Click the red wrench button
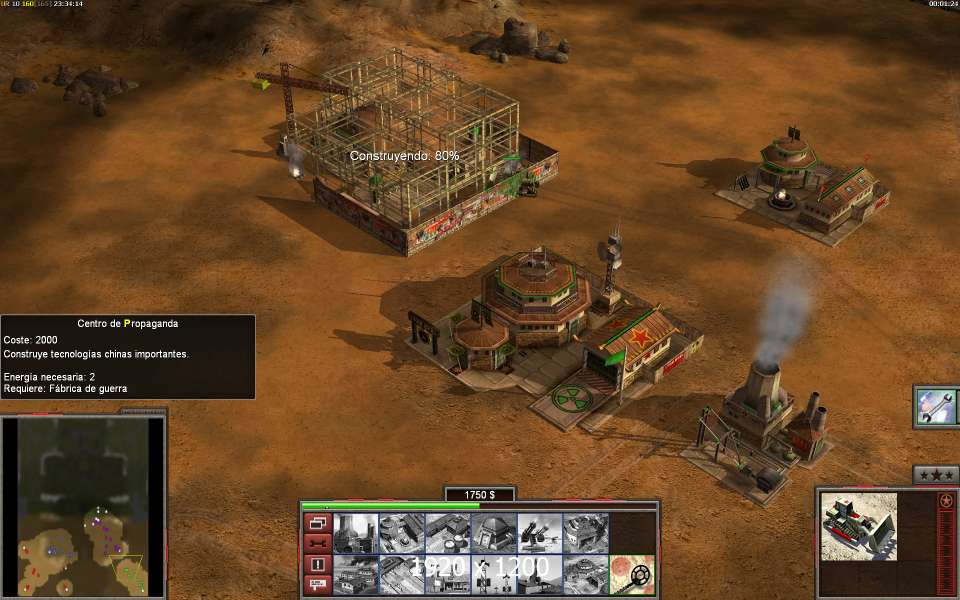Image resolution: width=960 pixels, height=600 pixels. [x=318, y=543]
